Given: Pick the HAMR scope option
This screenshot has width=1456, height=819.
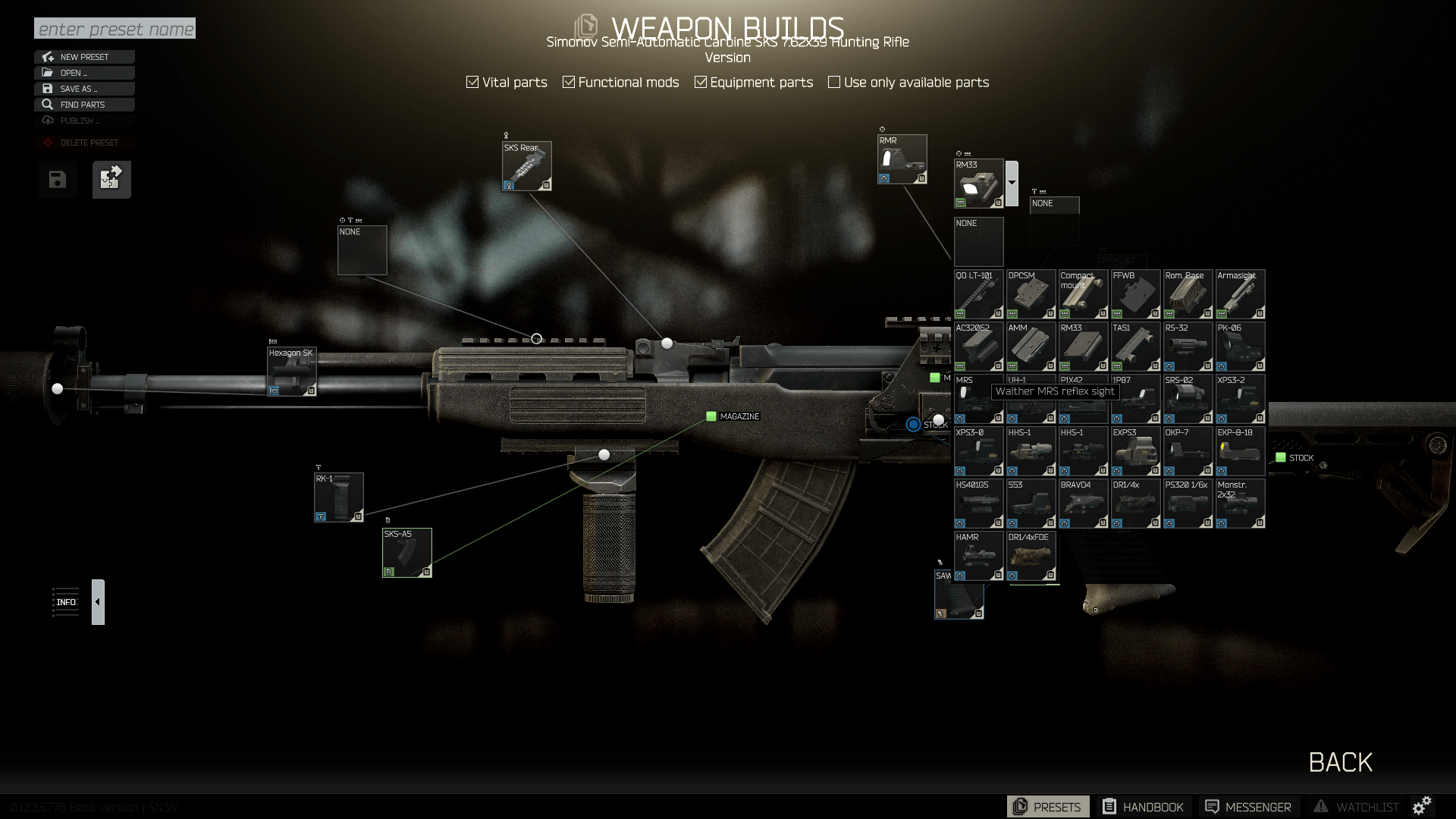Looking at the screenshot, I should [978, 556].
